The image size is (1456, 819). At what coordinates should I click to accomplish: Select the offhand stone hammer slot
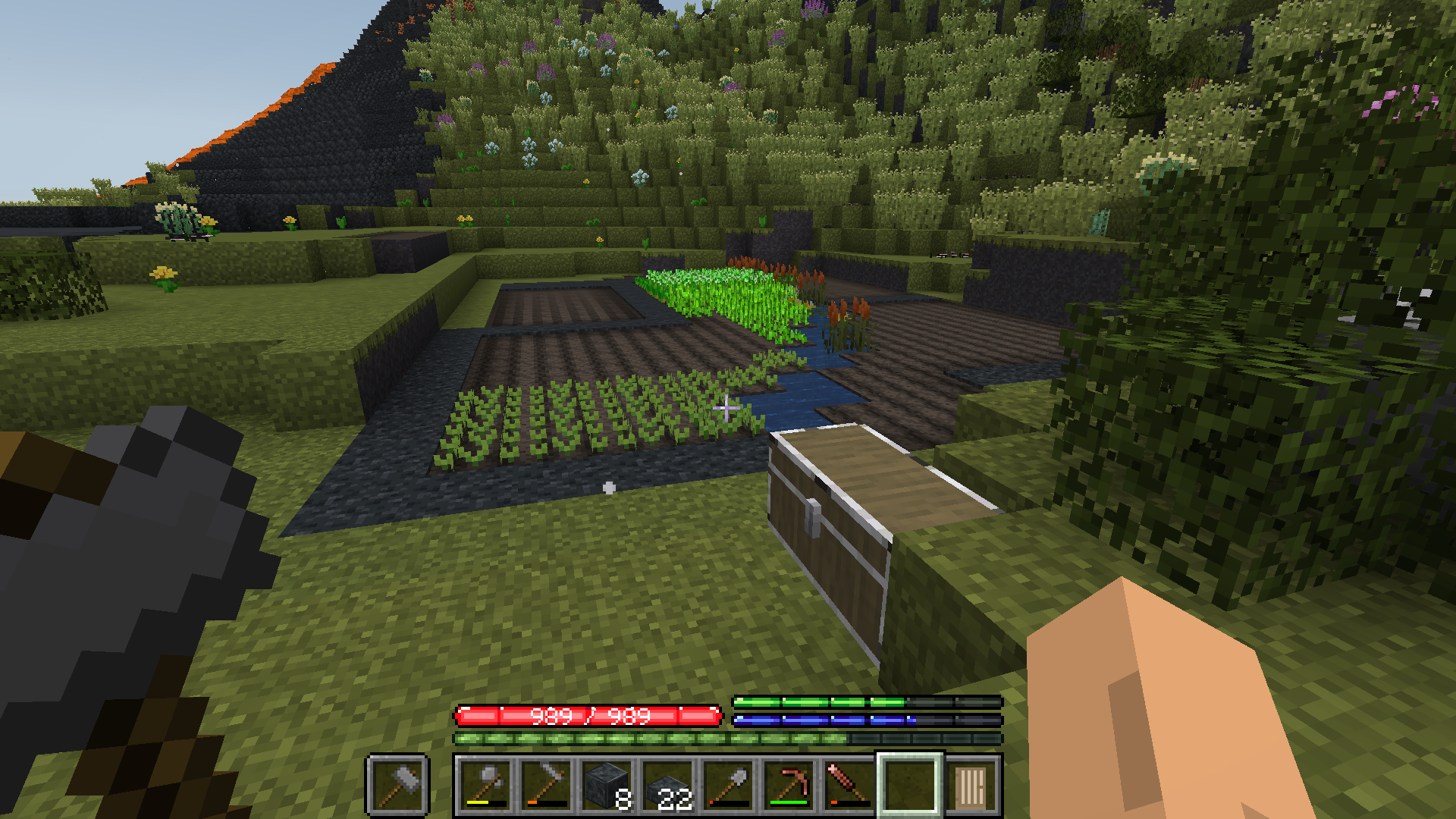point(398,785)
